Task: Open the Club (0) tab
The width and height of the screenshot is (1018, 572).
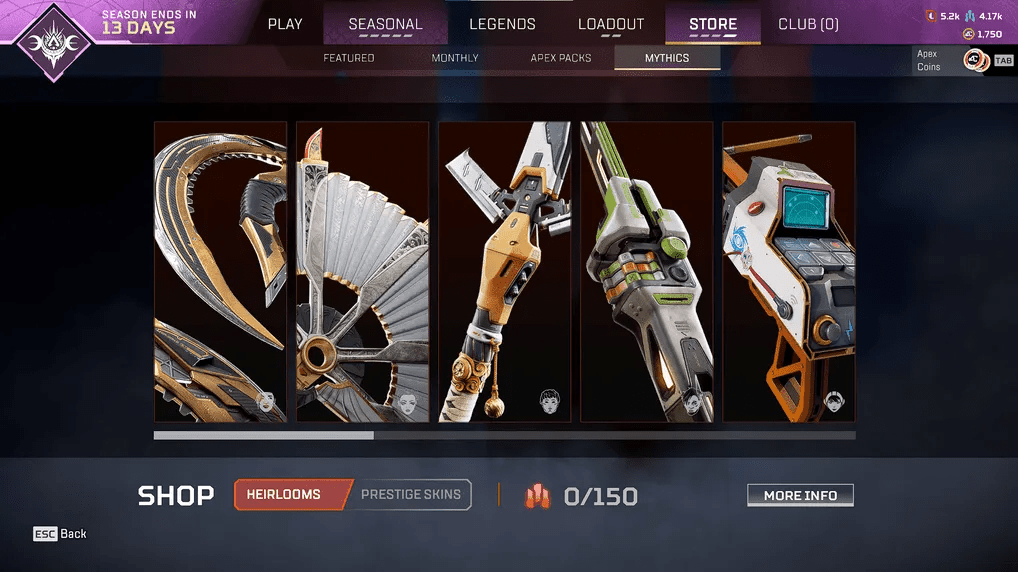Action: [808, 24]
